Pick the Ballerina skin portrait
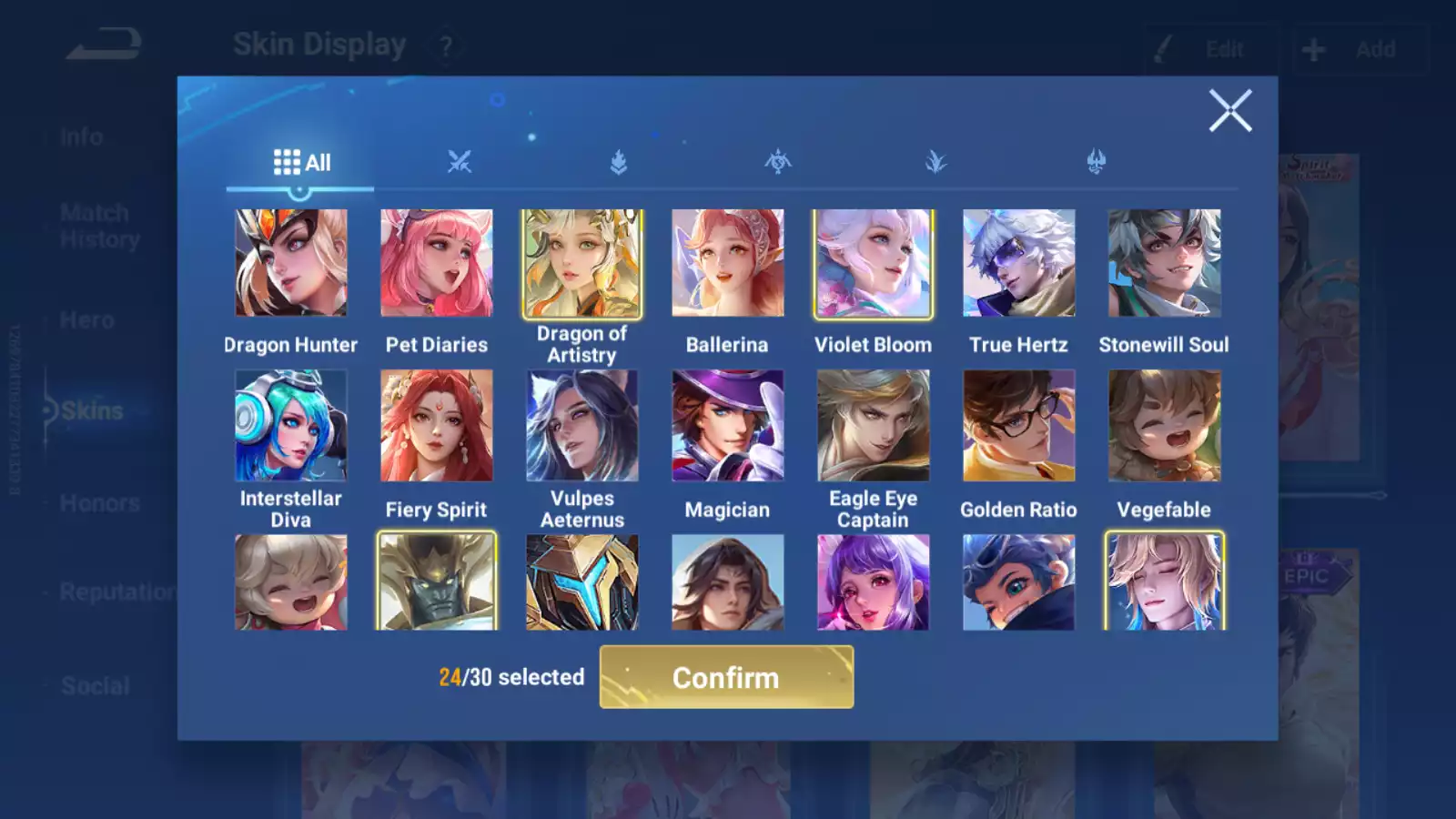 point(728,263)
